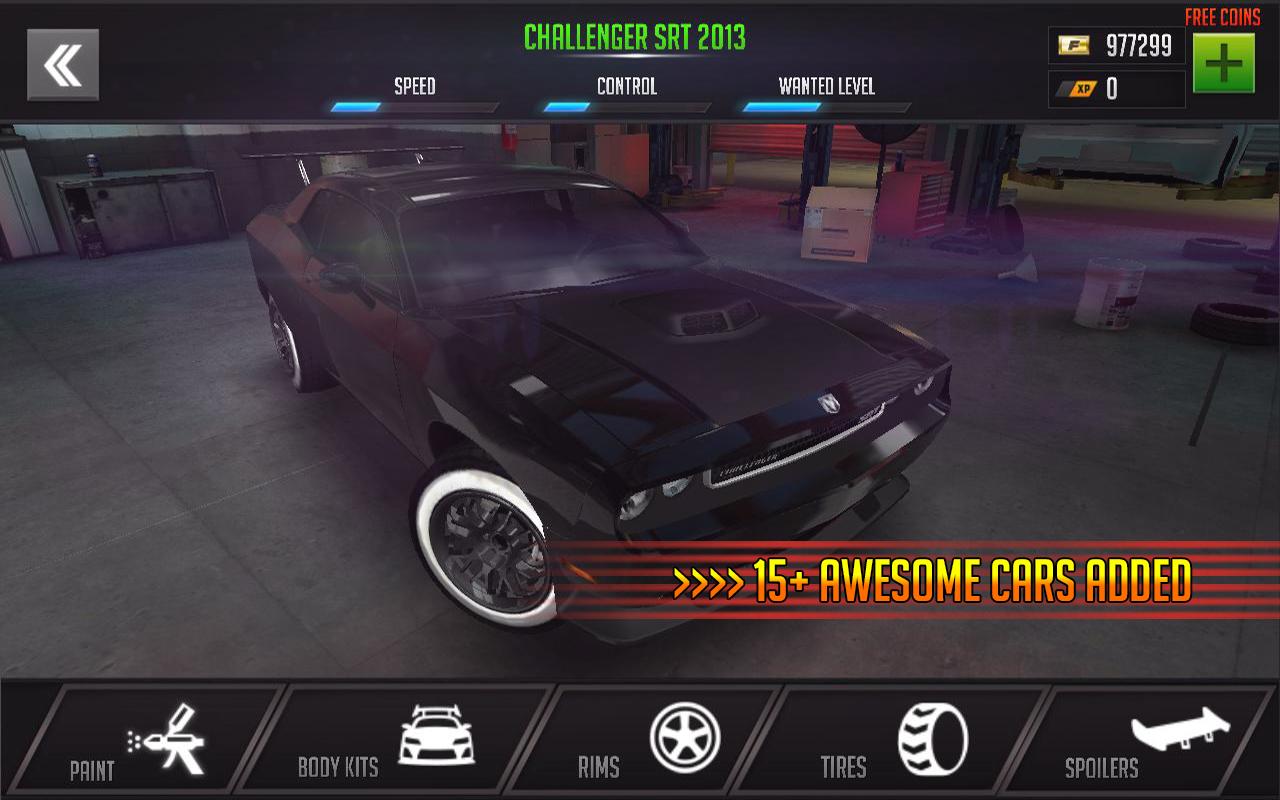Screen dimensions: 1280x800
Task: Click the XP badge icon
Action: pyautogui.click(x=1078, y=87)
